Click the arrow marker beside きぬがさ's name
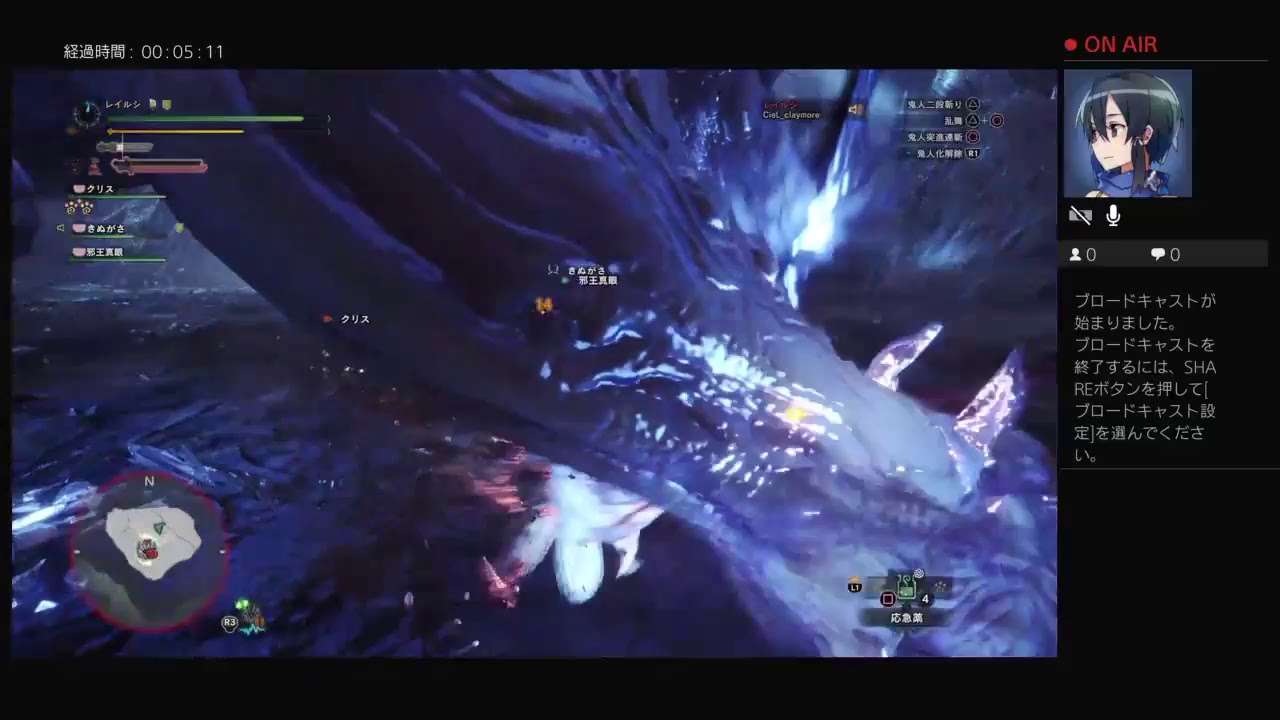The width and height of the screenshot is (1280, 720). 62,227
